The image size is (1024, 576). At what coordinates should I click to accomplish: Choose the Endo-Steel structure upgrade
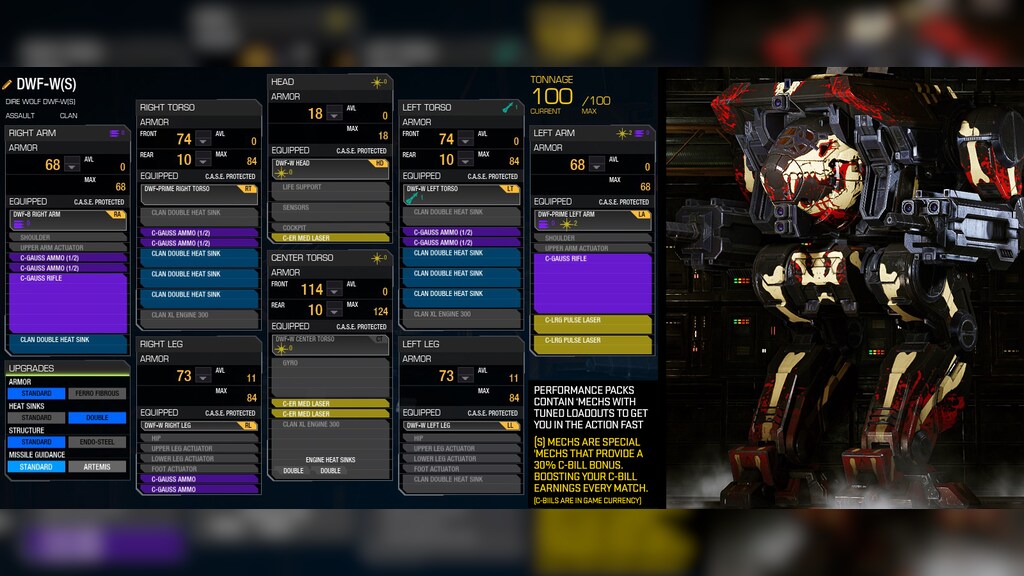pos(97,442)
